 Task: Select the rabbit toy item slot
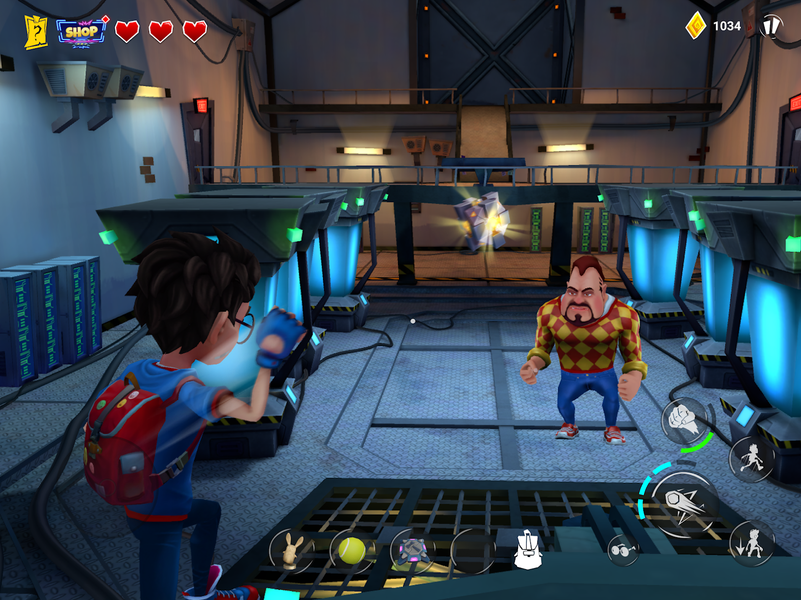[291, 550]
